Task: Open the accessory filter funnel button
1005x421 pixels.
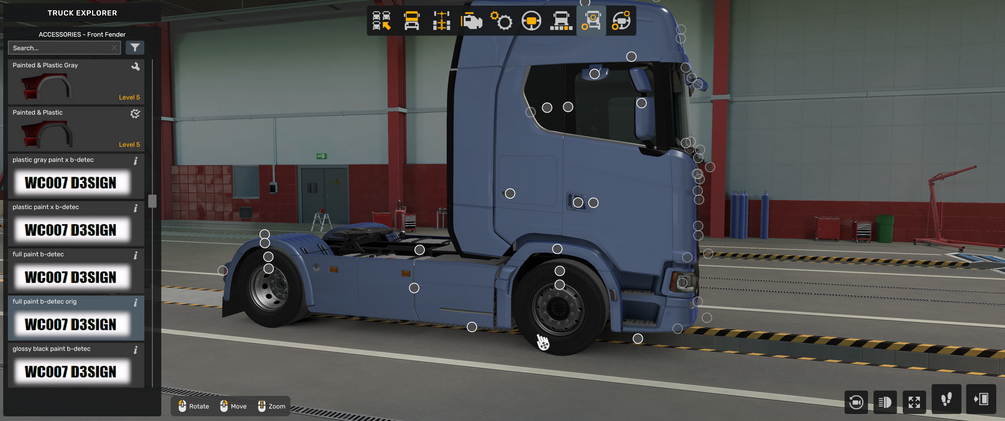Action: 135,47
